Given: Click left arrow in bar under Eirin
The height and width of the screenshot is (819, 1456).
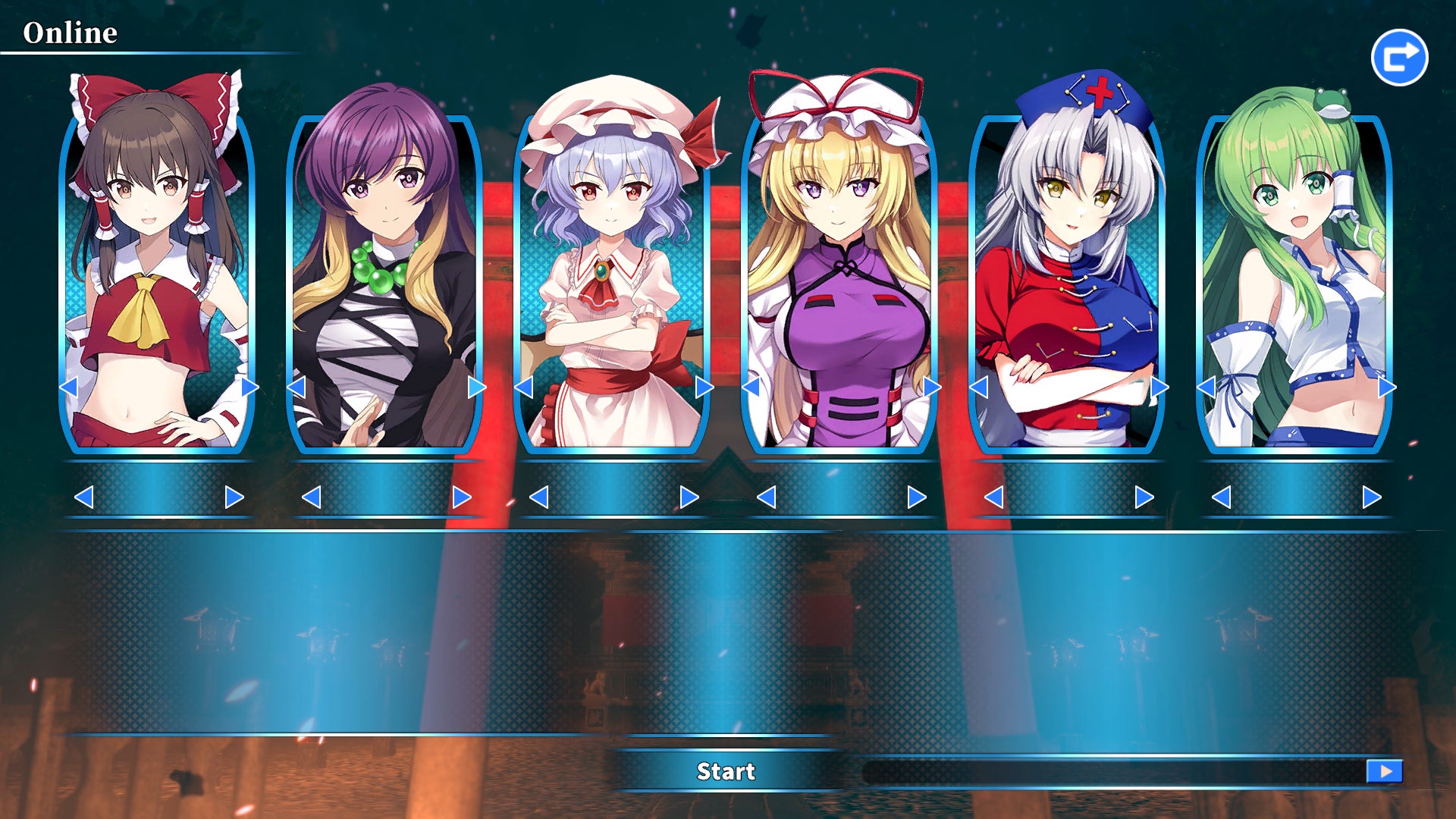Looking at the screenshot, I should coord(993,497).
